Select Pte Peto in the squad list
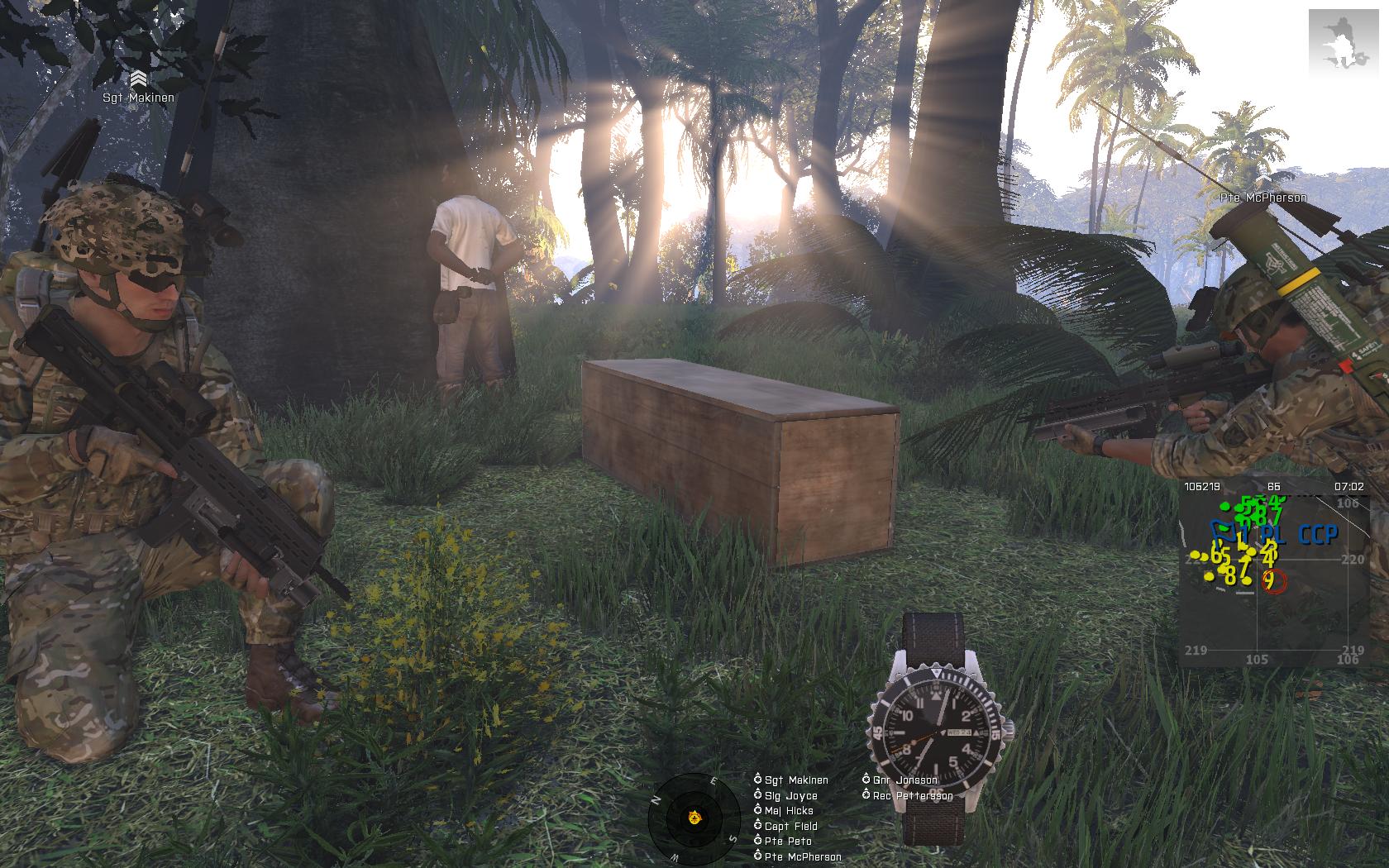The image size is (1389, 868). 787,841
